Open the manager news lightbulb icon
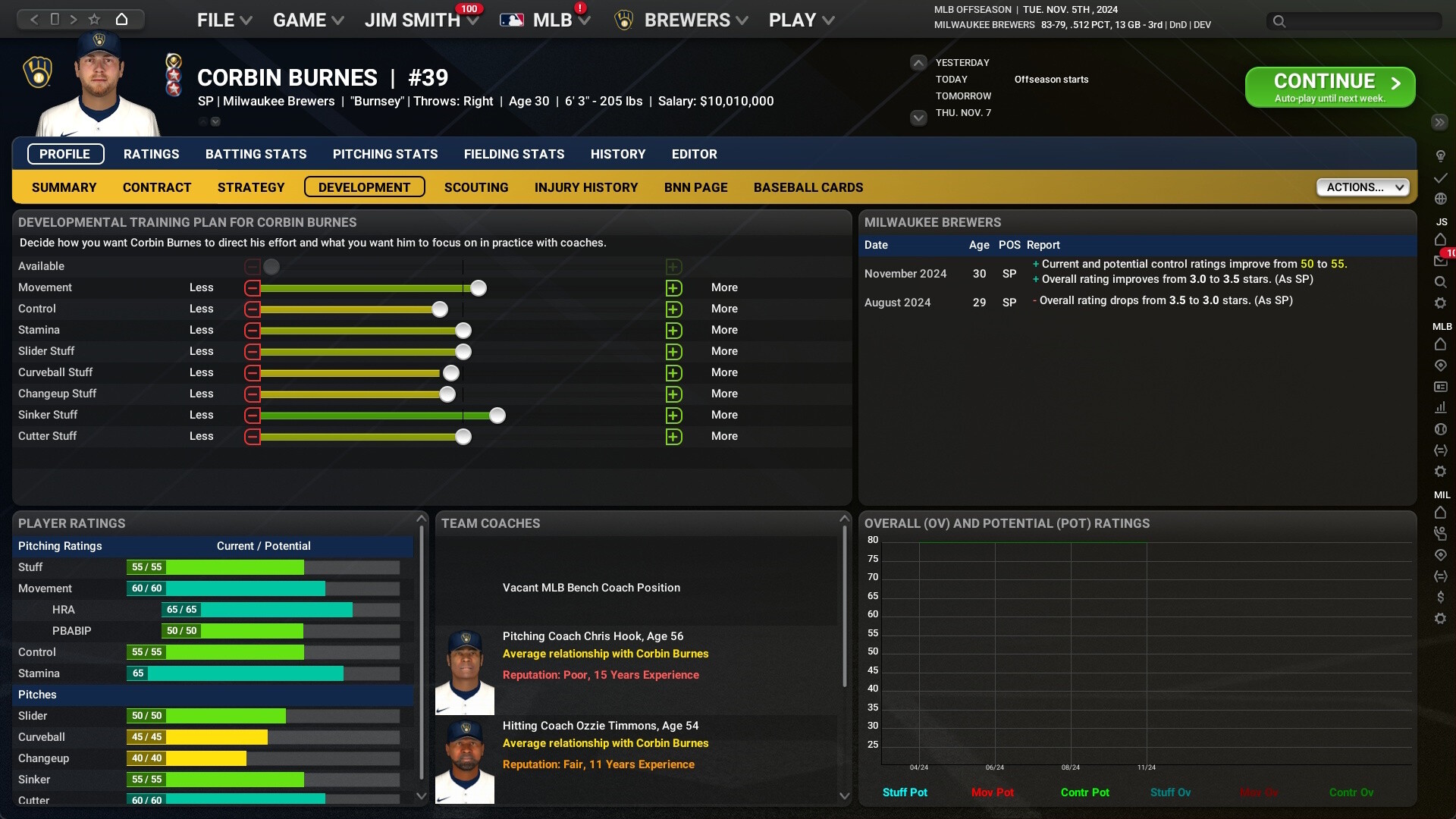Screen dimensions: 1456x819 tap(1442, 156)
